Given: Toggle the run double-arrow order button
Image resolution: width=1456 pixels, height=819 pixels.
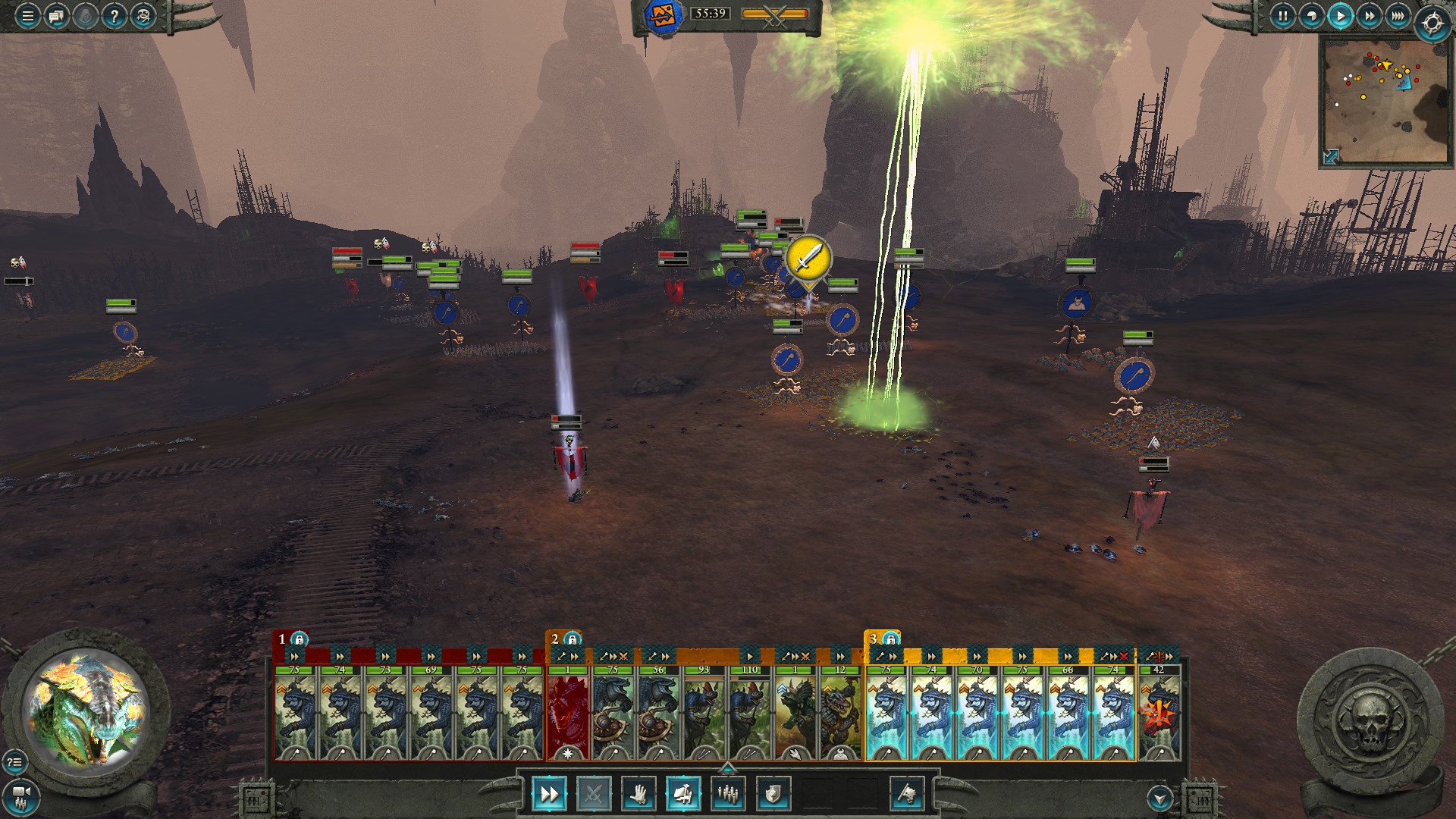Looking at the screenshot, I should pyautogui.click(x=548, y=794).
